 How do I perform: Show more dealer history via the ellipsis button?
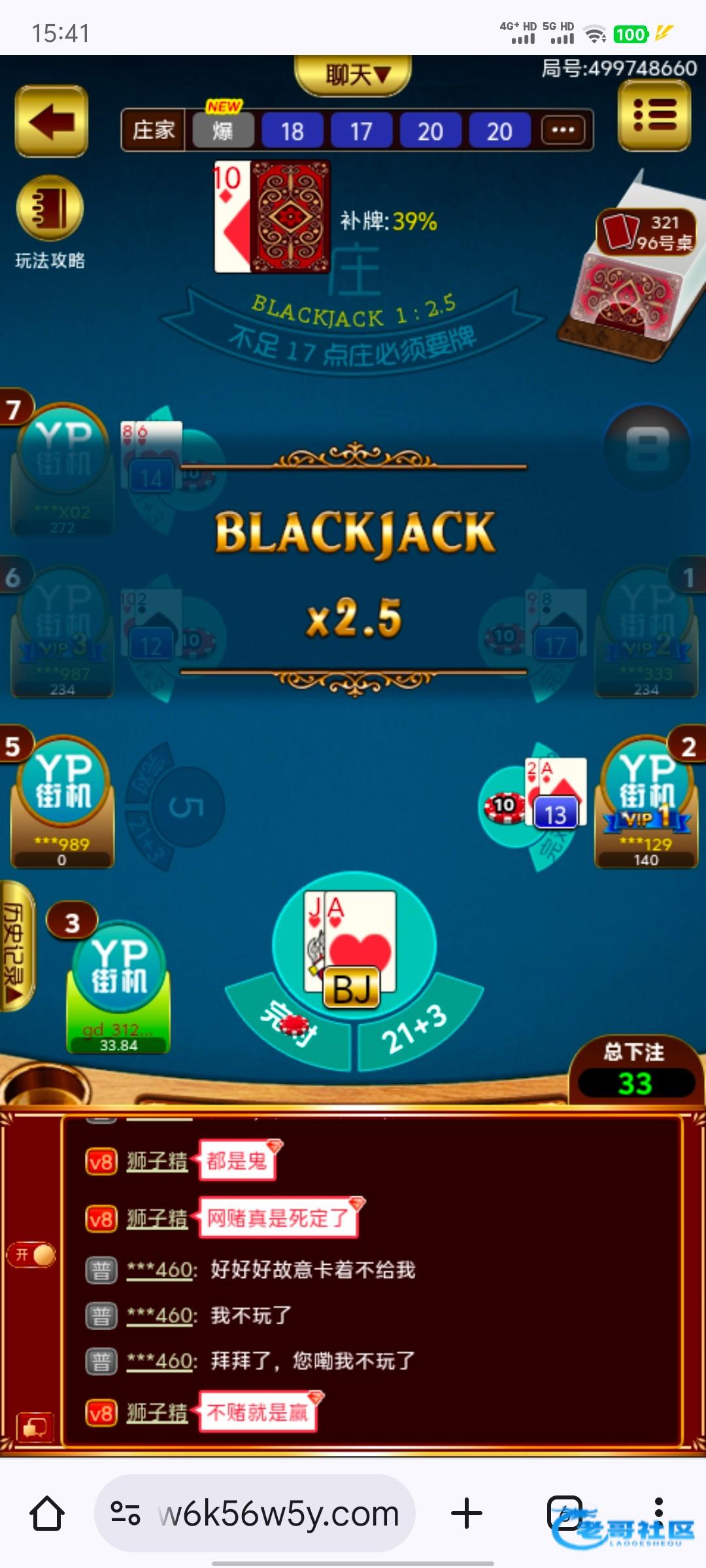[x=563, y=131]
